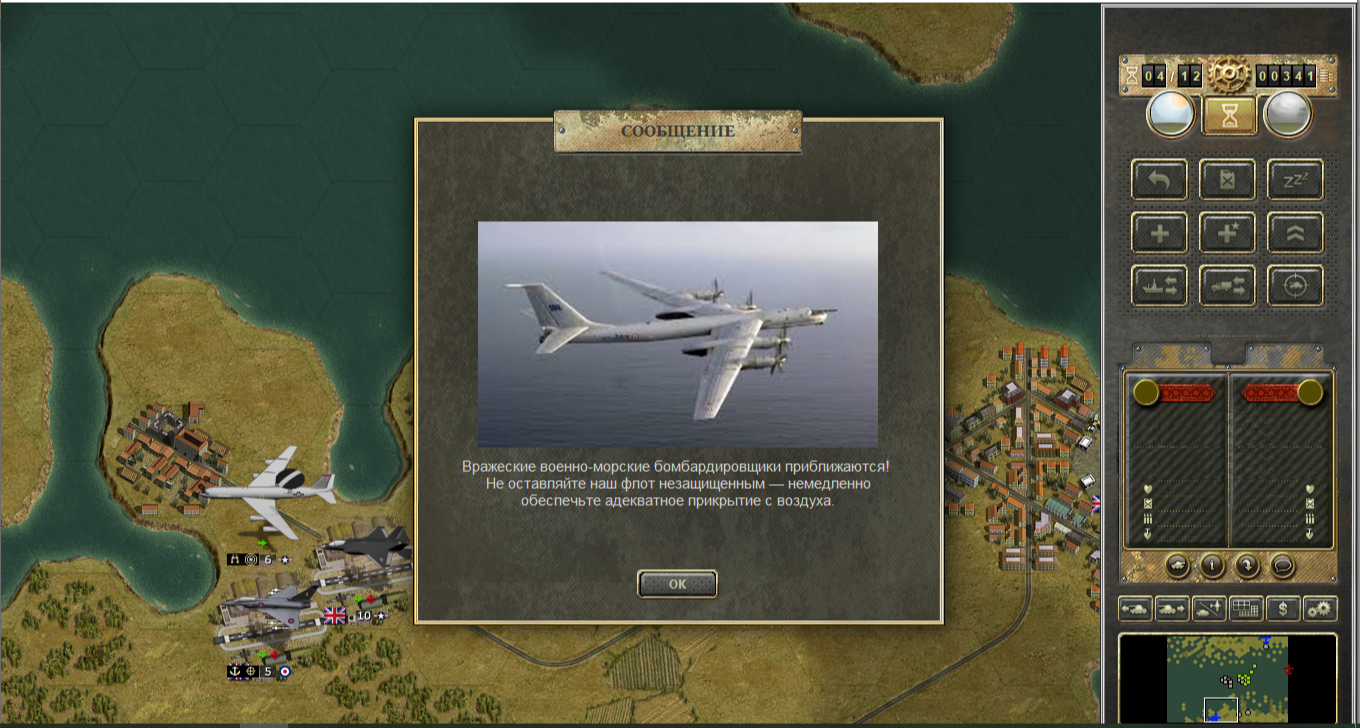Open the unit info button
The height and width of the screenshot is (728, 1360).
point(1213,565)
